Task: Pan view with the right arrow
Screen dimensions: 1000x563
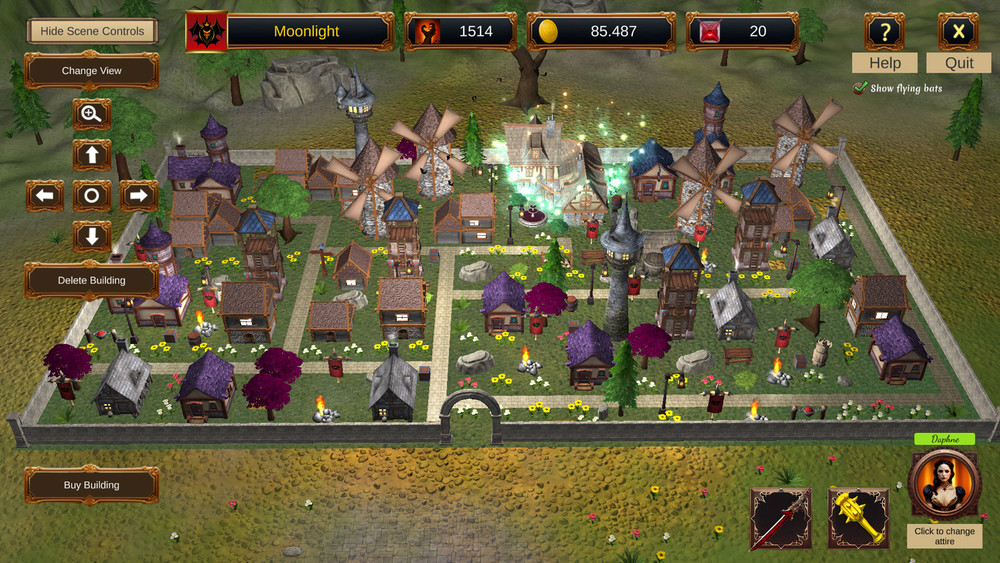Action: pyautogui.click(x=139, y=196)
